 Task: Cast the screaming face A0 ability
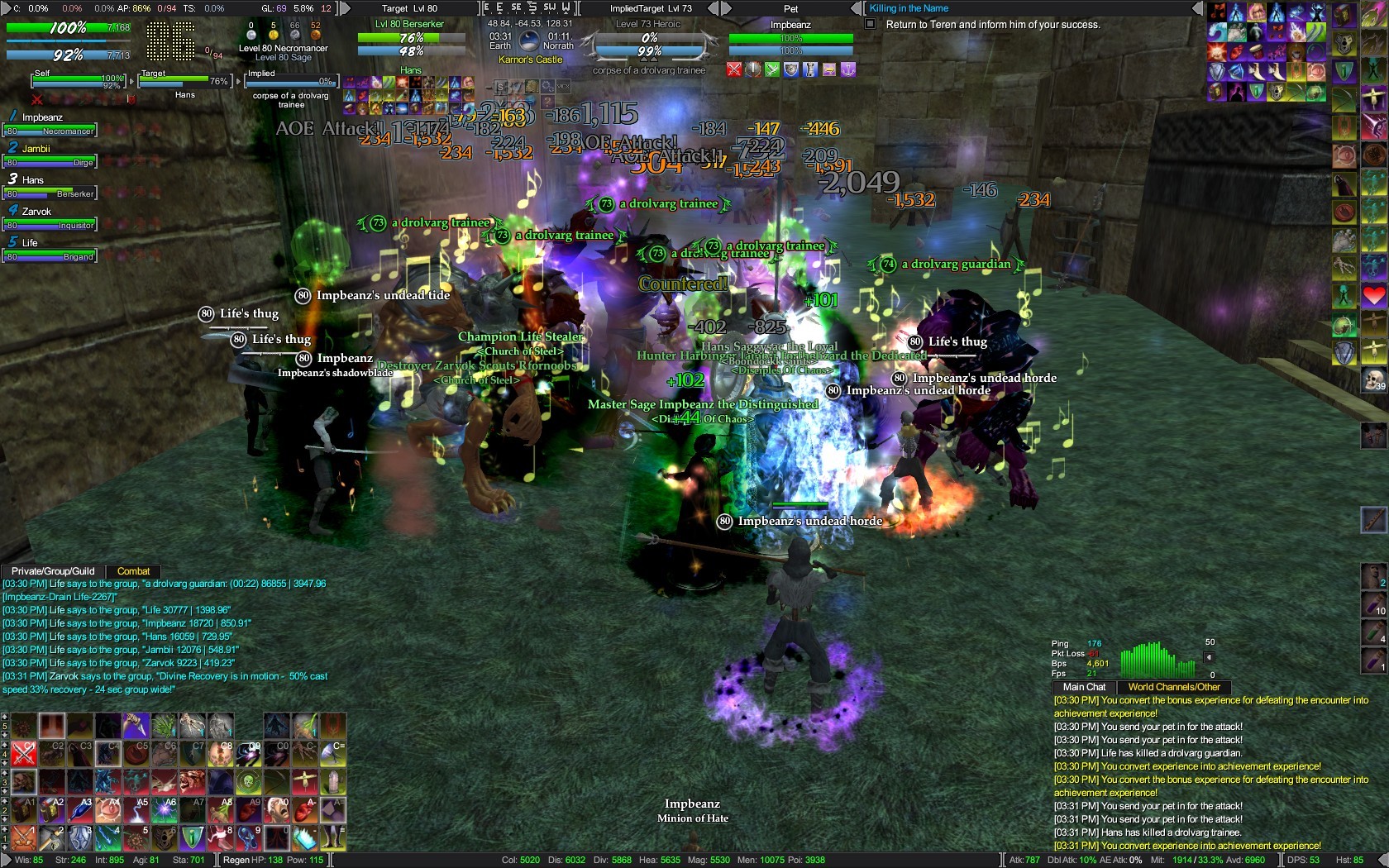point(277,809)
